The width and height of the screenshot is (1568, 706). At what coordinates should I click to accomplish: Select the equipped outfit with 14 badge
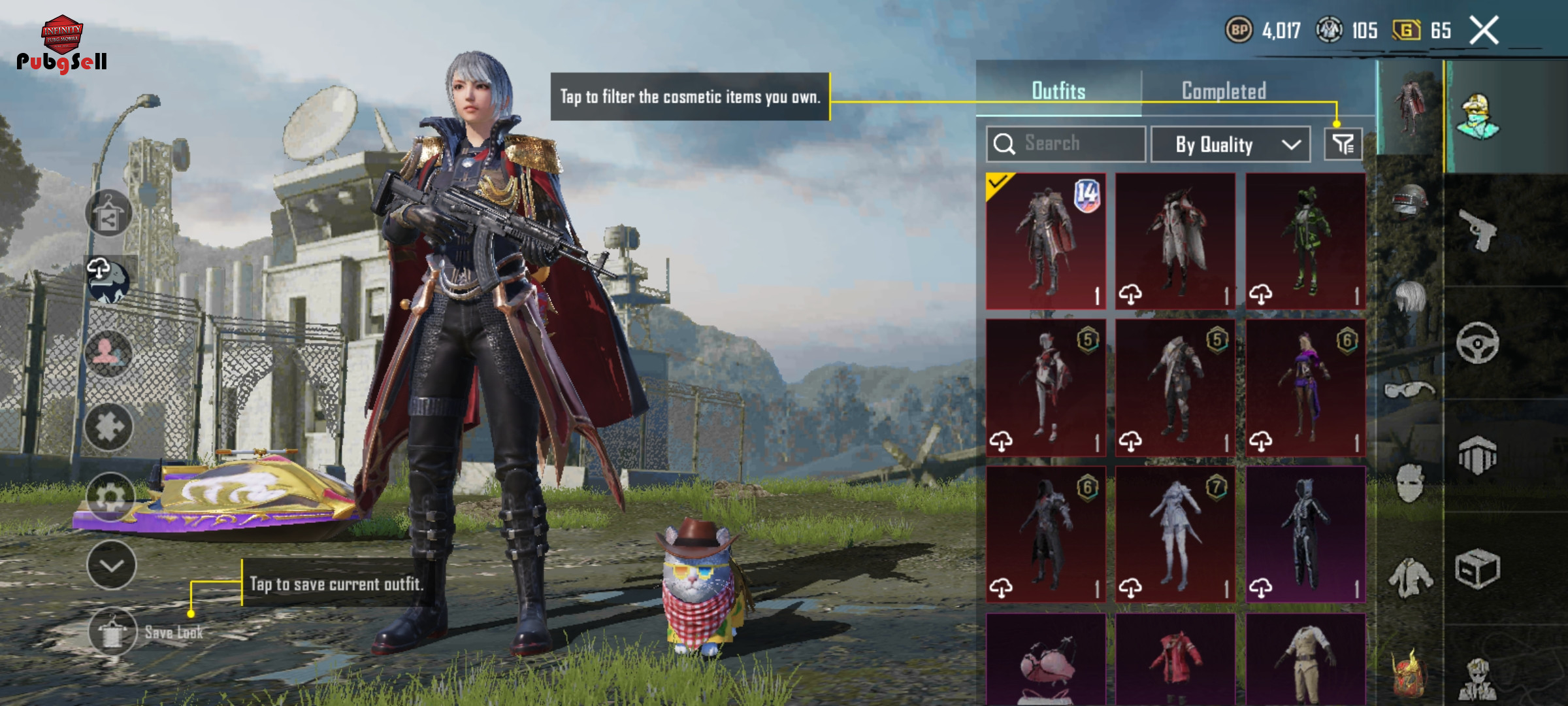point(1046,241)
